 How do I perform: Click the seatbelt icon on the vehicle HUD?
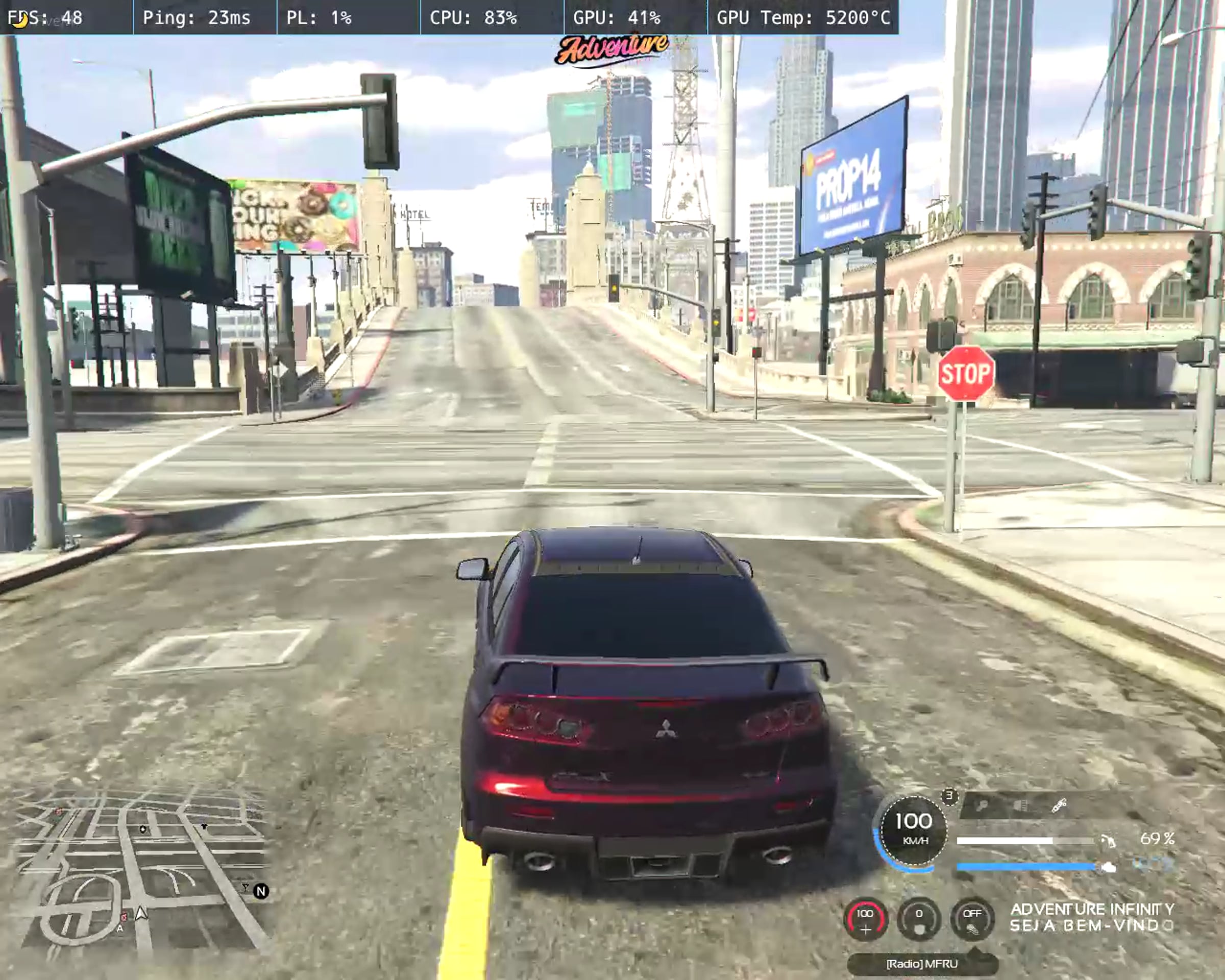[x=1059, y=805]
